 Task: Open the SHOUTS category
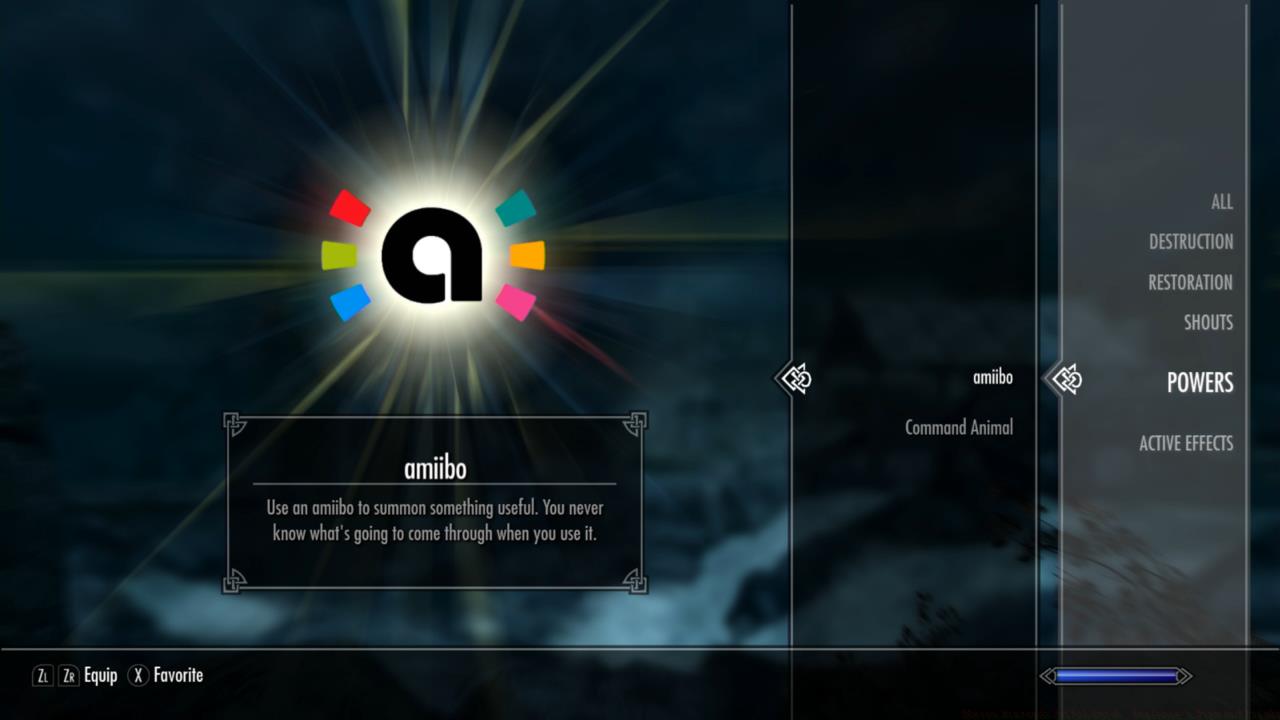click(x=1208, y=322)
